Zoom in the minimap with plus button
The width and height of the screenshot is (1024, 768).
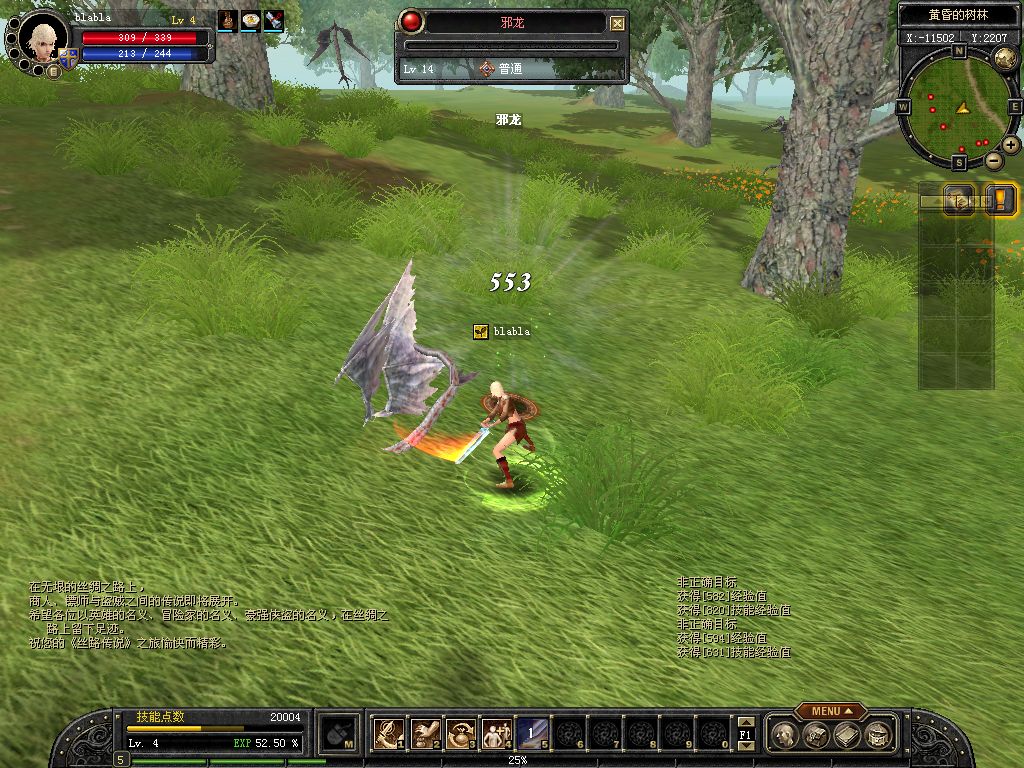[x=1011, y=145]
